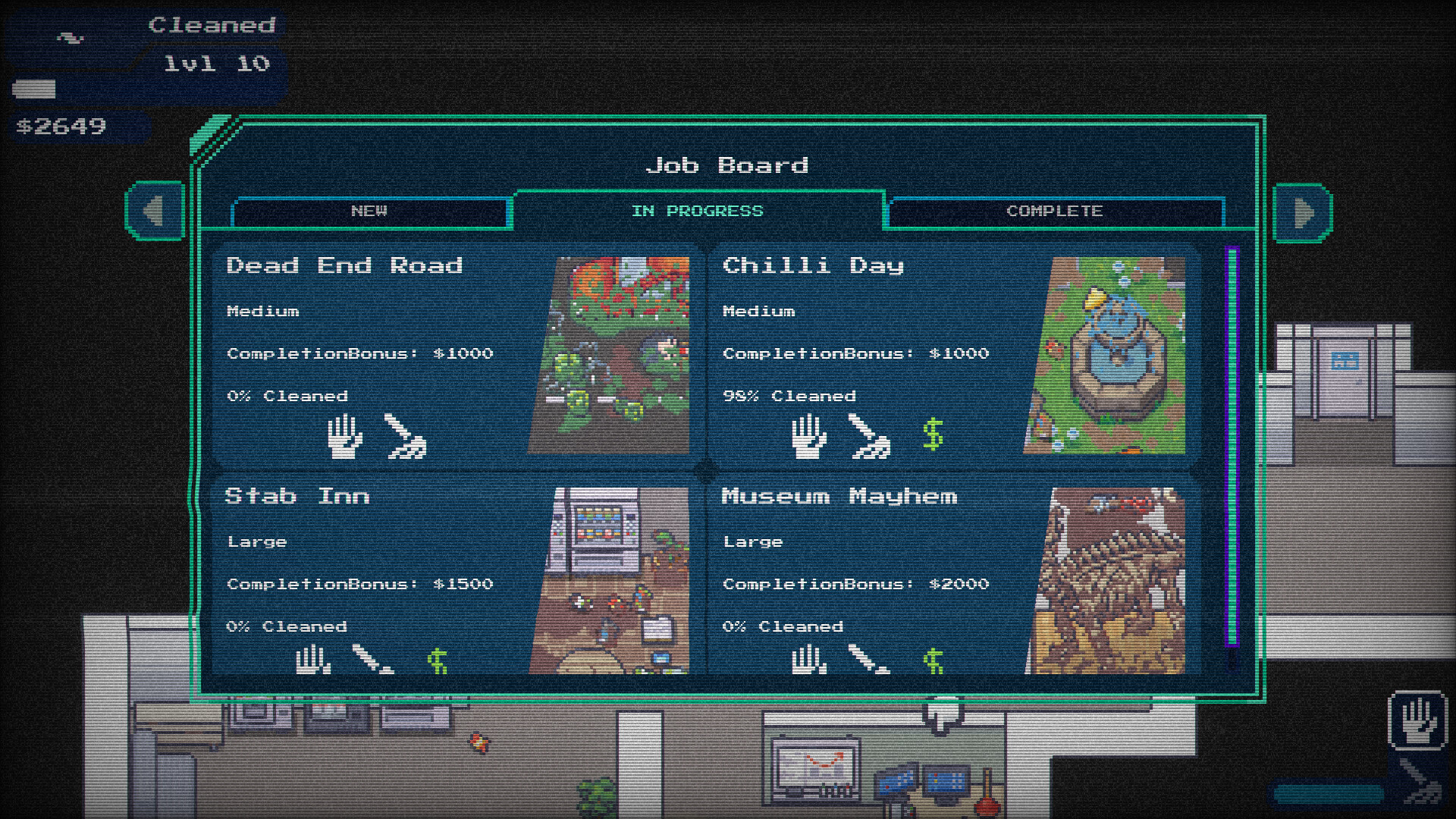Open the COMPLETE tab
The width and height of the screenshot is (1456, 819).
coord(1055,212)
